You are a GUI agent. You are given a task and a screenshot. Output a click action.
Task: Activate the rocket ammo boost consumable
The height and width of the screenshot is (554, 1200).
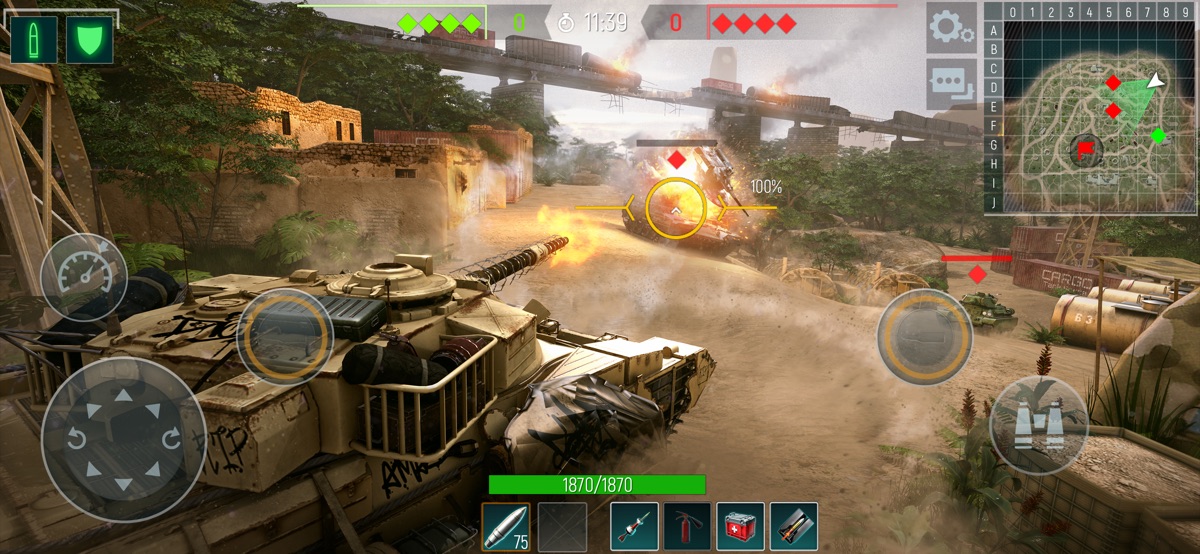[794, 526]
